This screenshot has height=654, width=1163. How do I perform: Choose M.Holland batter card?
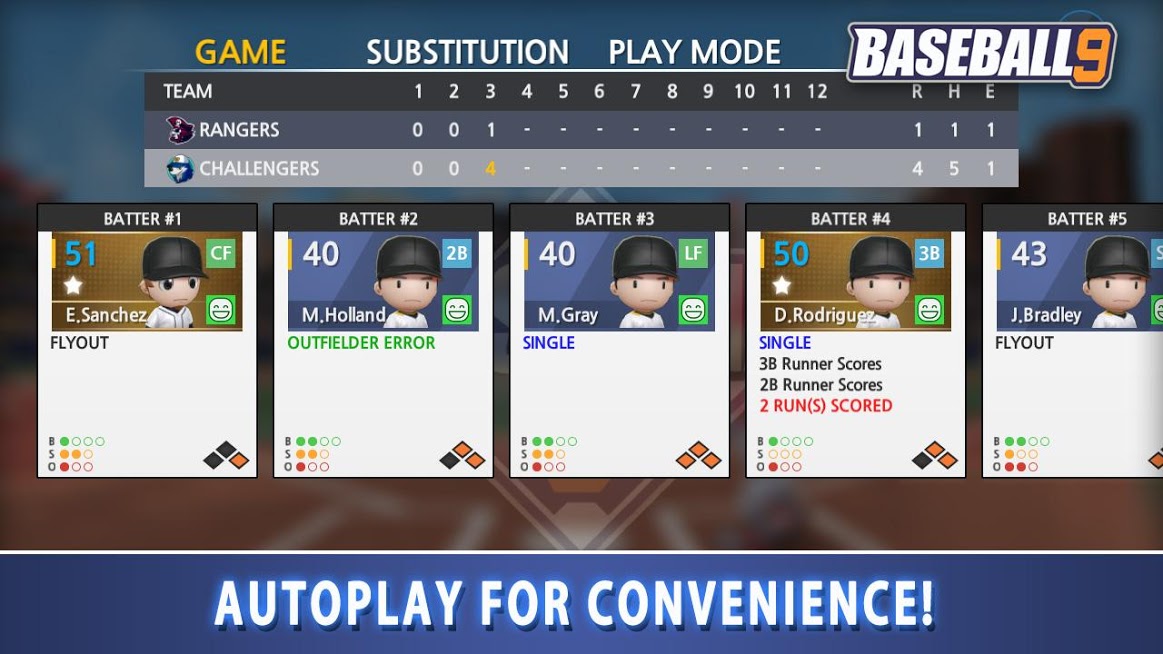(x=383, y=340)
